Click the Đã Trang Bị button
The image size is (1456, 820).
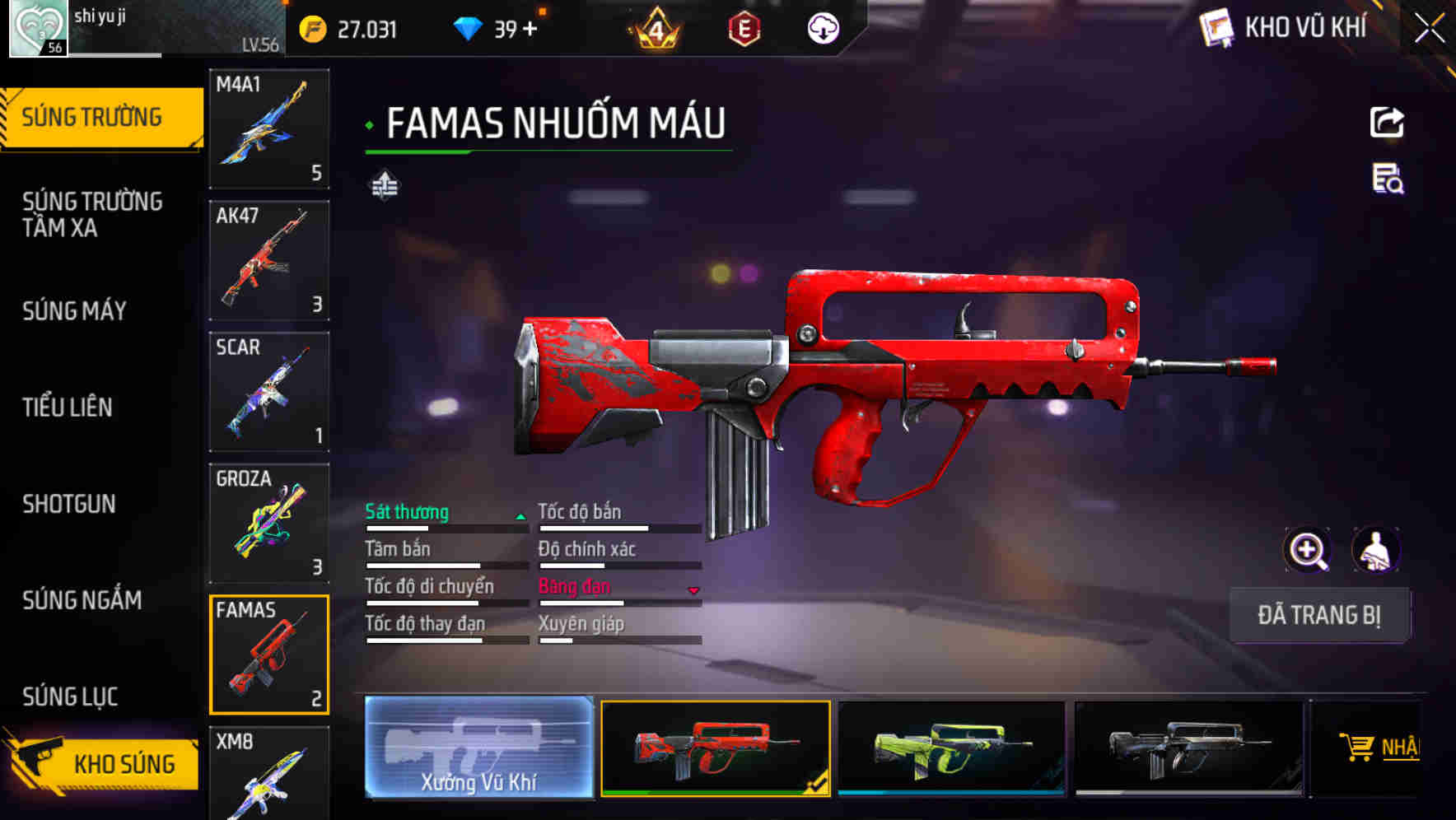(1319, 615)
